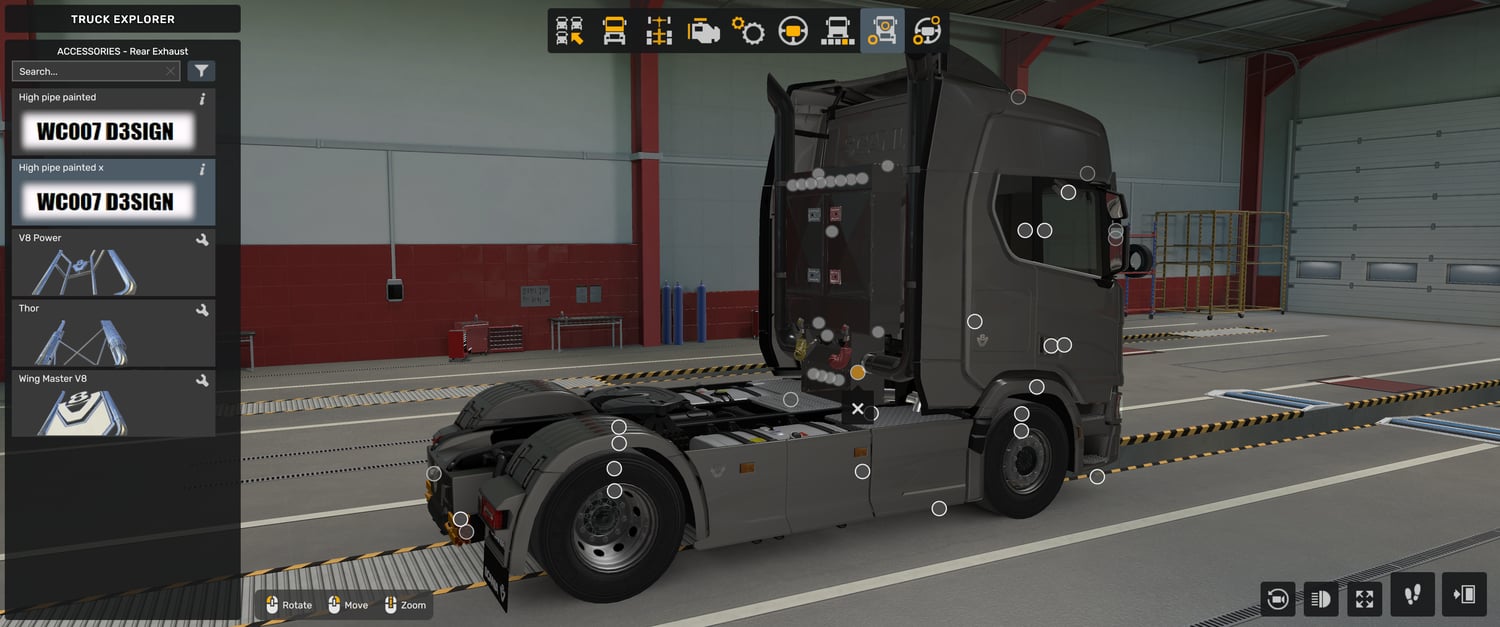The image size is (1500, 627).
Task: Open the interior accessories category icon
Action: click(x=927, y=31)
